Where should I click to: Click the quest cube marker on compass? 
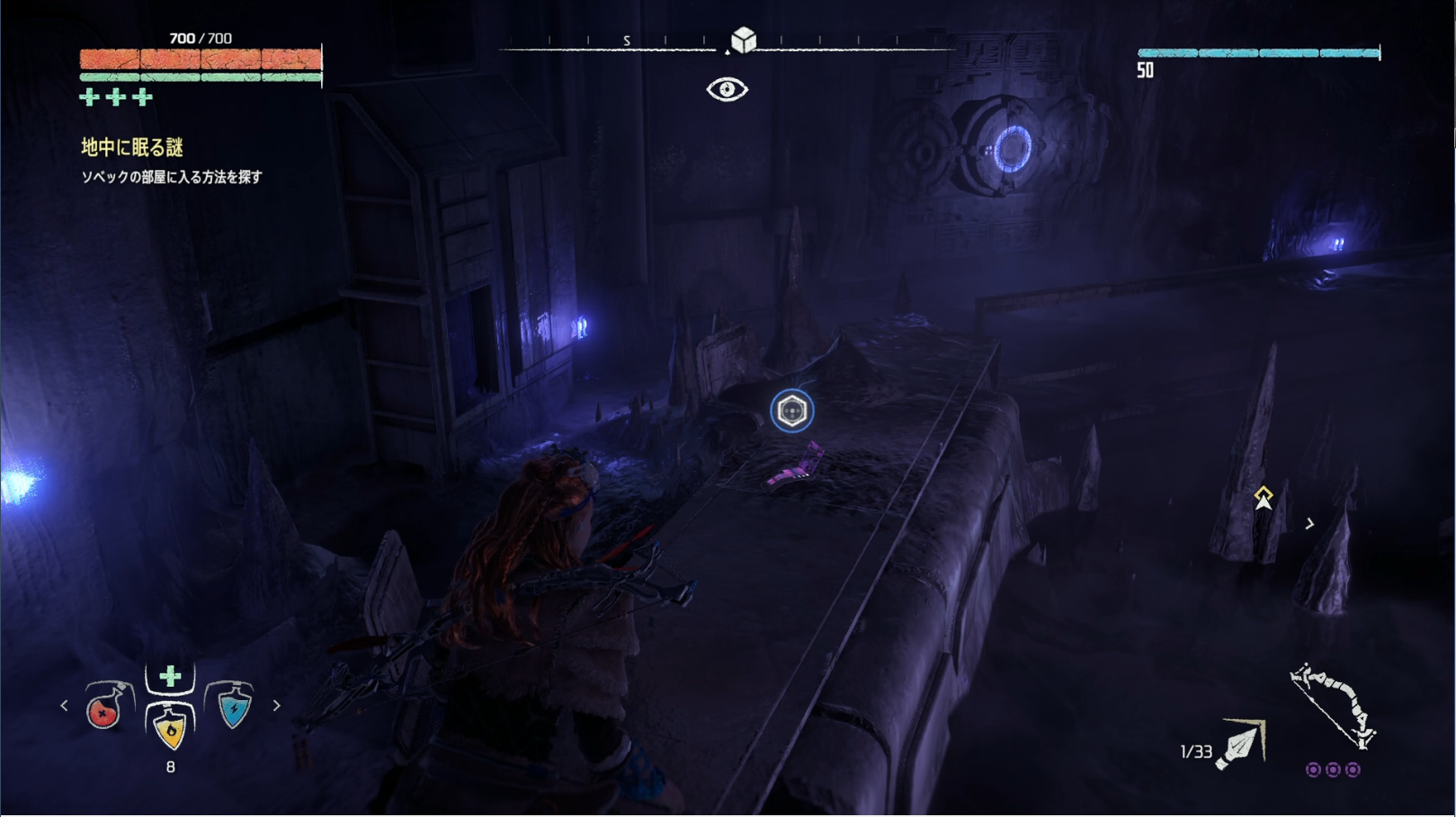(x=743, y=40)
